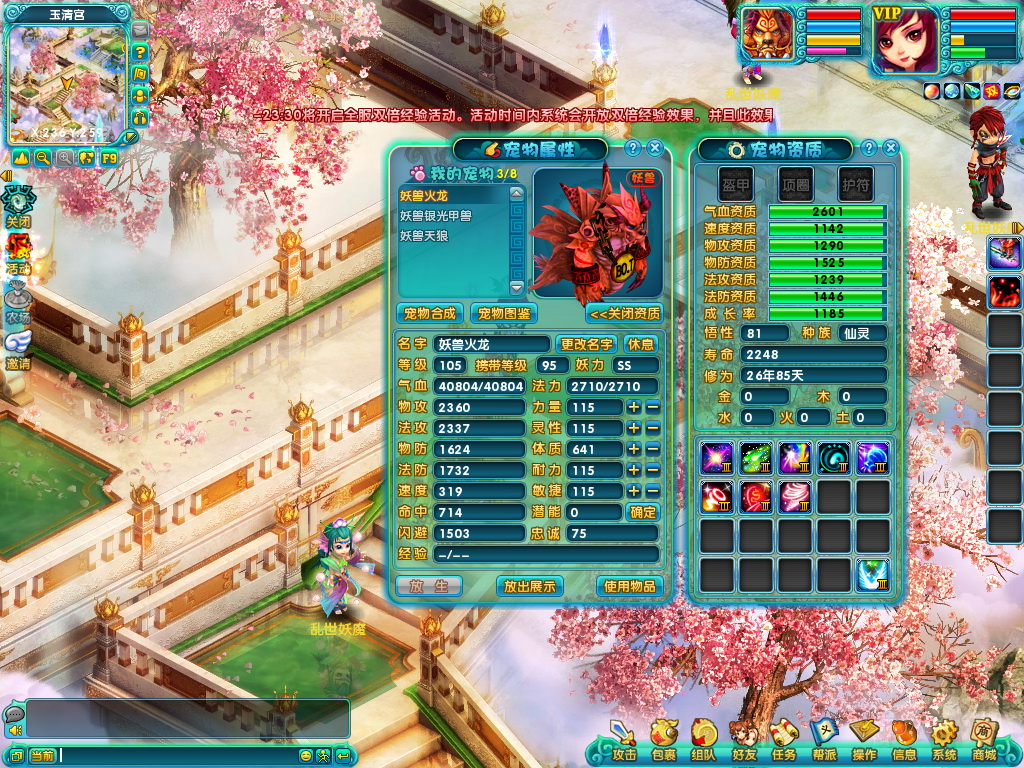This screenshot has width=1024, height=768.
Task: Open the 活动 events icon
Action: click(18, 254)
